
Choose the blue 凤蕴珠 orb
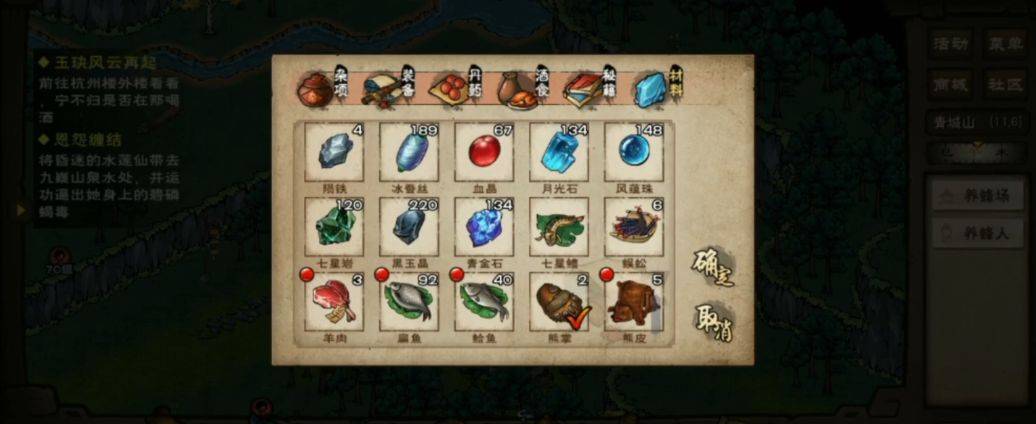pyautogui.click(x=634, y=152)
